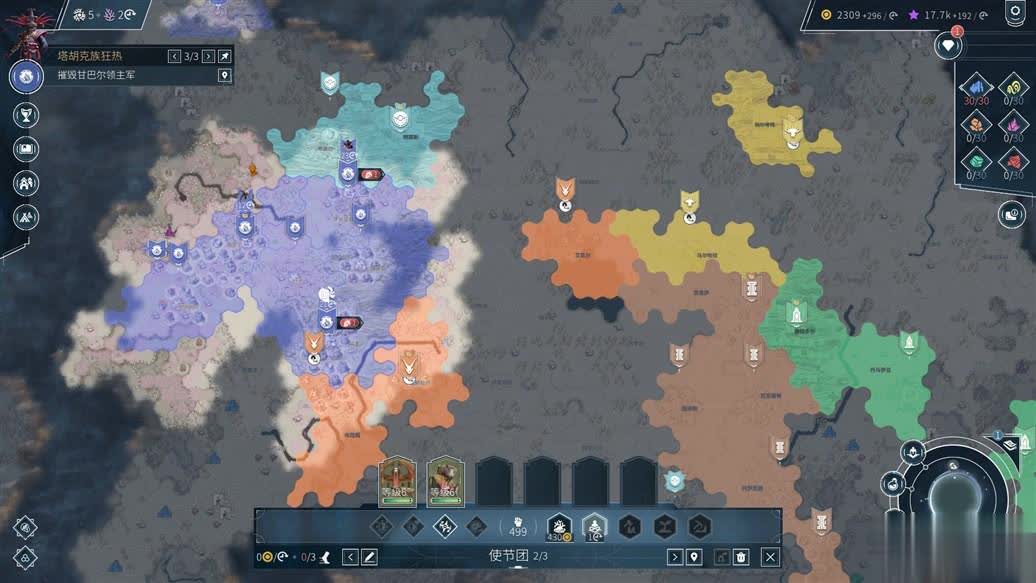1036x583 pixels.
Task: Close the army panel with the X button
Action: click(x=770, y=557)
